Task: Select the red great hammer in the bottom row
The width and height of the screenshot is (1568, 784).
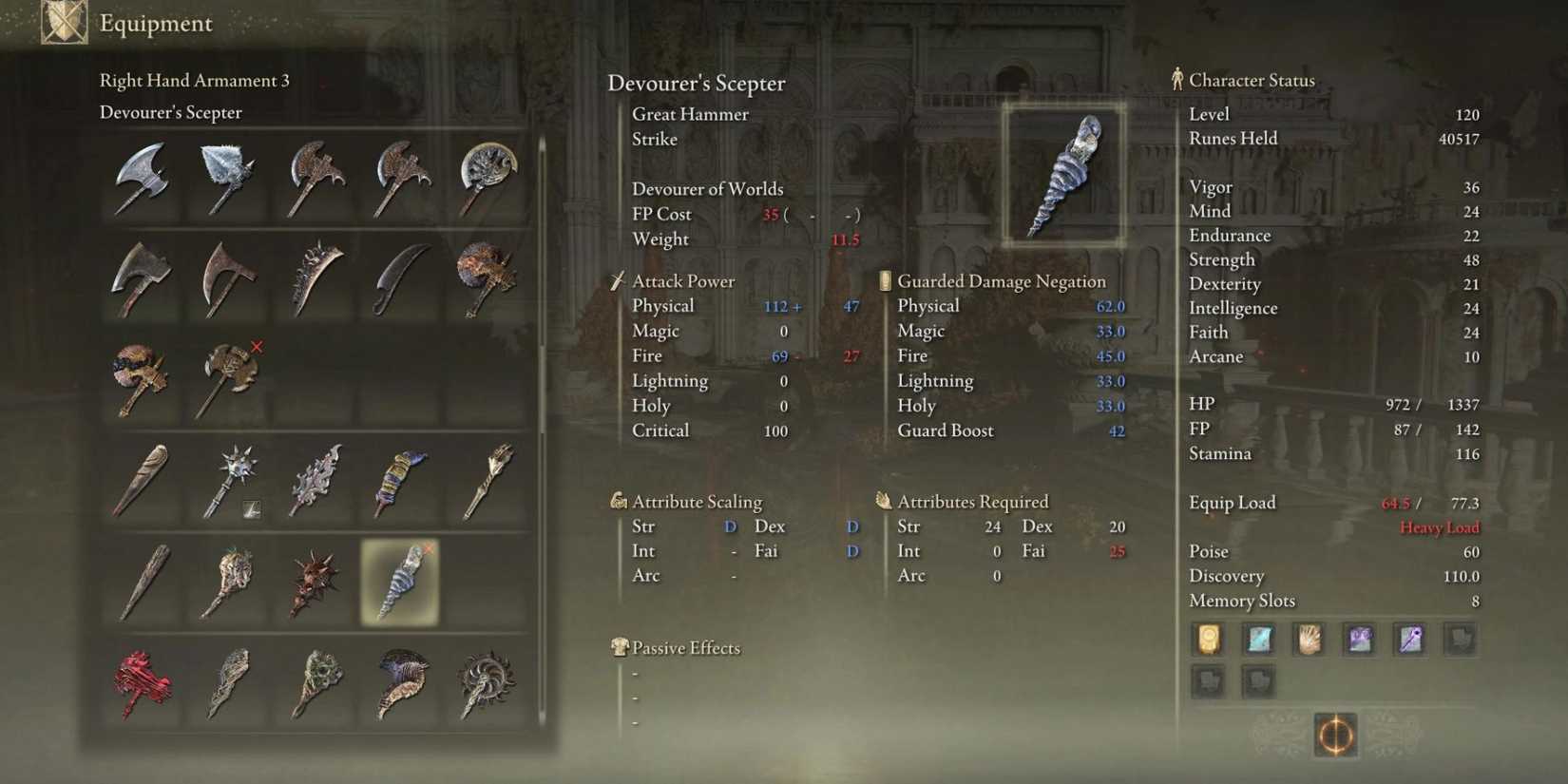Action: click(141, 681)
